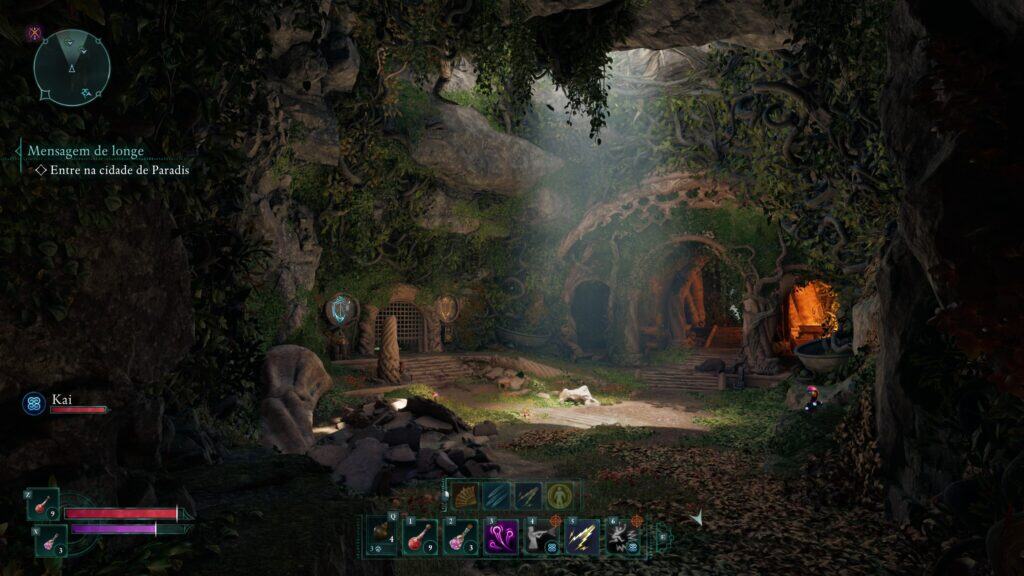Activate the purple swirl ability
The height and width of the screenshot is (576, 1024).
pyautogui.click(x=501, y=537)
